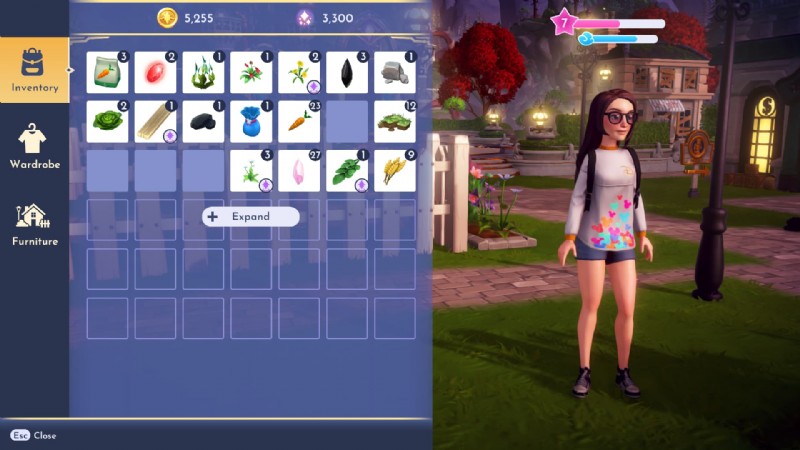
Task: Select the yellow flower slot
Action: 299,73
